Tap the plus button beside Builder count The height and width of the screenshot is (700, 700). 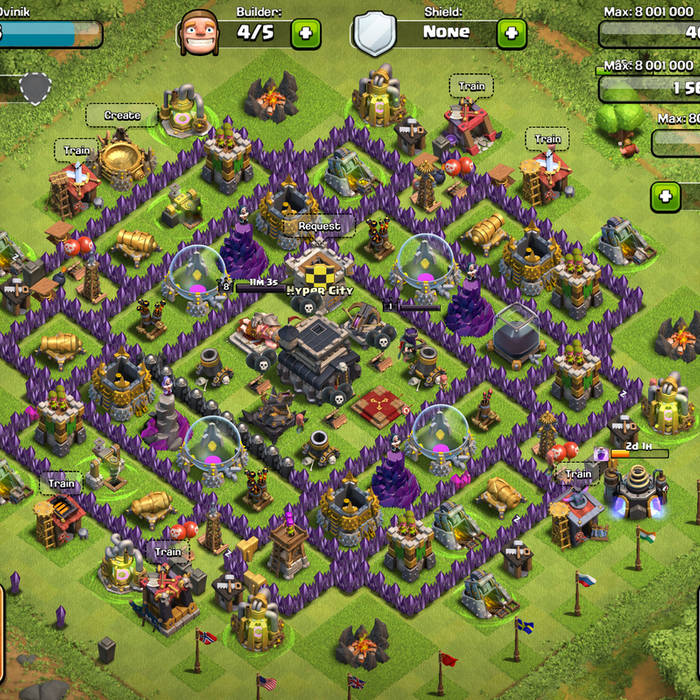click(x=306, y=33)
